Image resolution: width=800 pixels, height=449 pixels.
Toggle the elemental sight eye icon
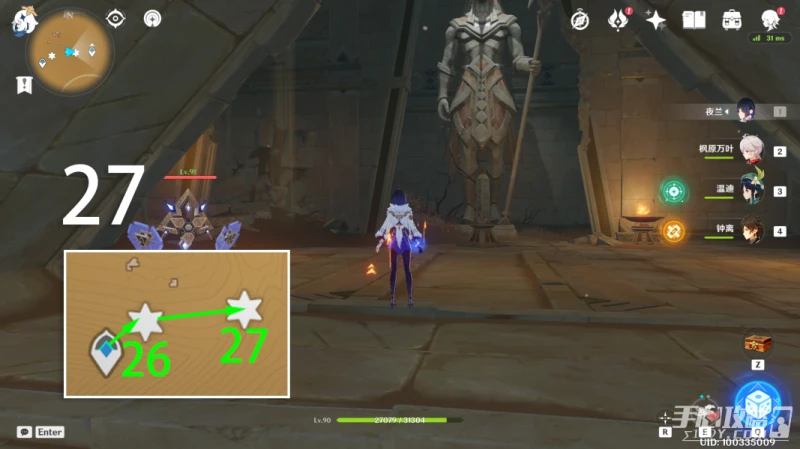tap(116, 18)
